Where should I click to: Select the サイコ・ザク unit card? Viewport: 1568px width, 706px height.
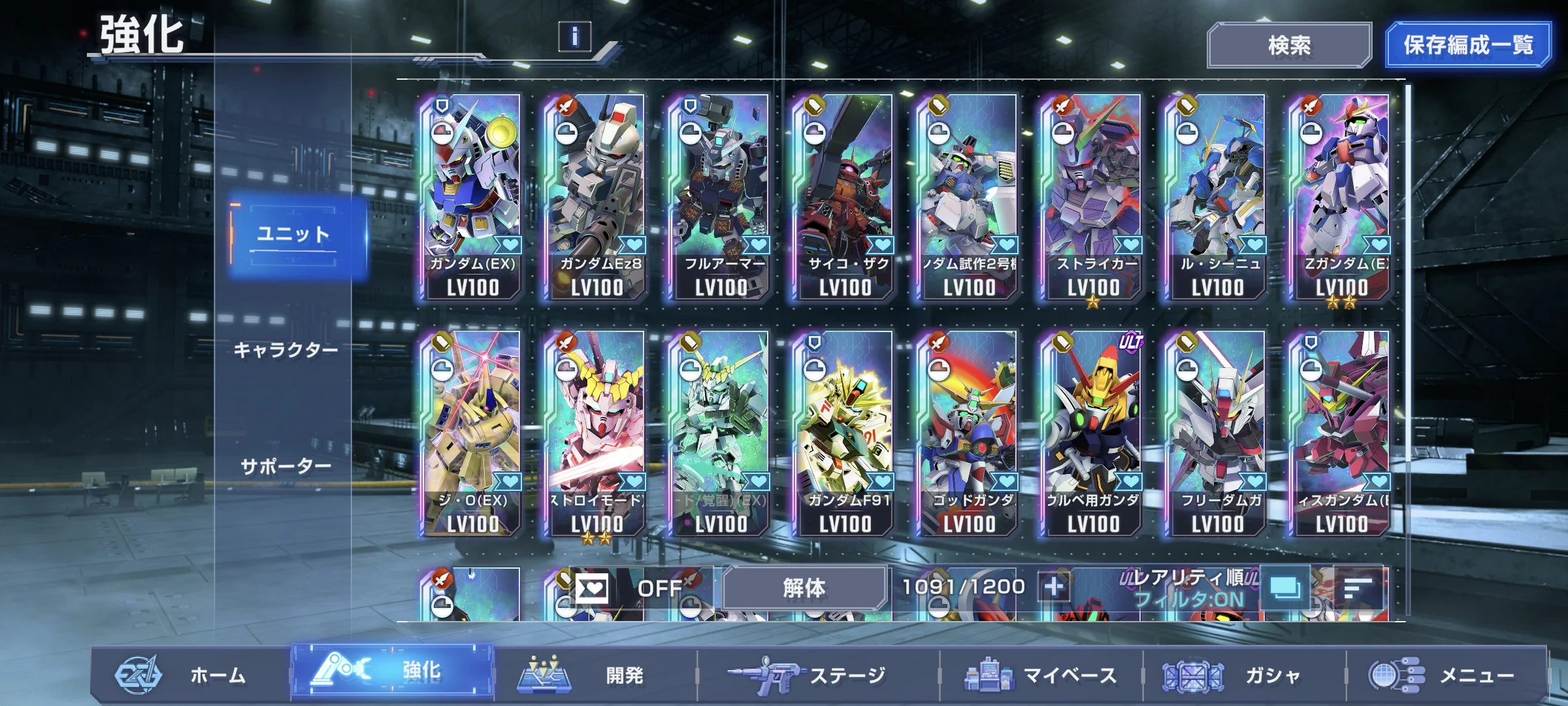click(844, 196)
